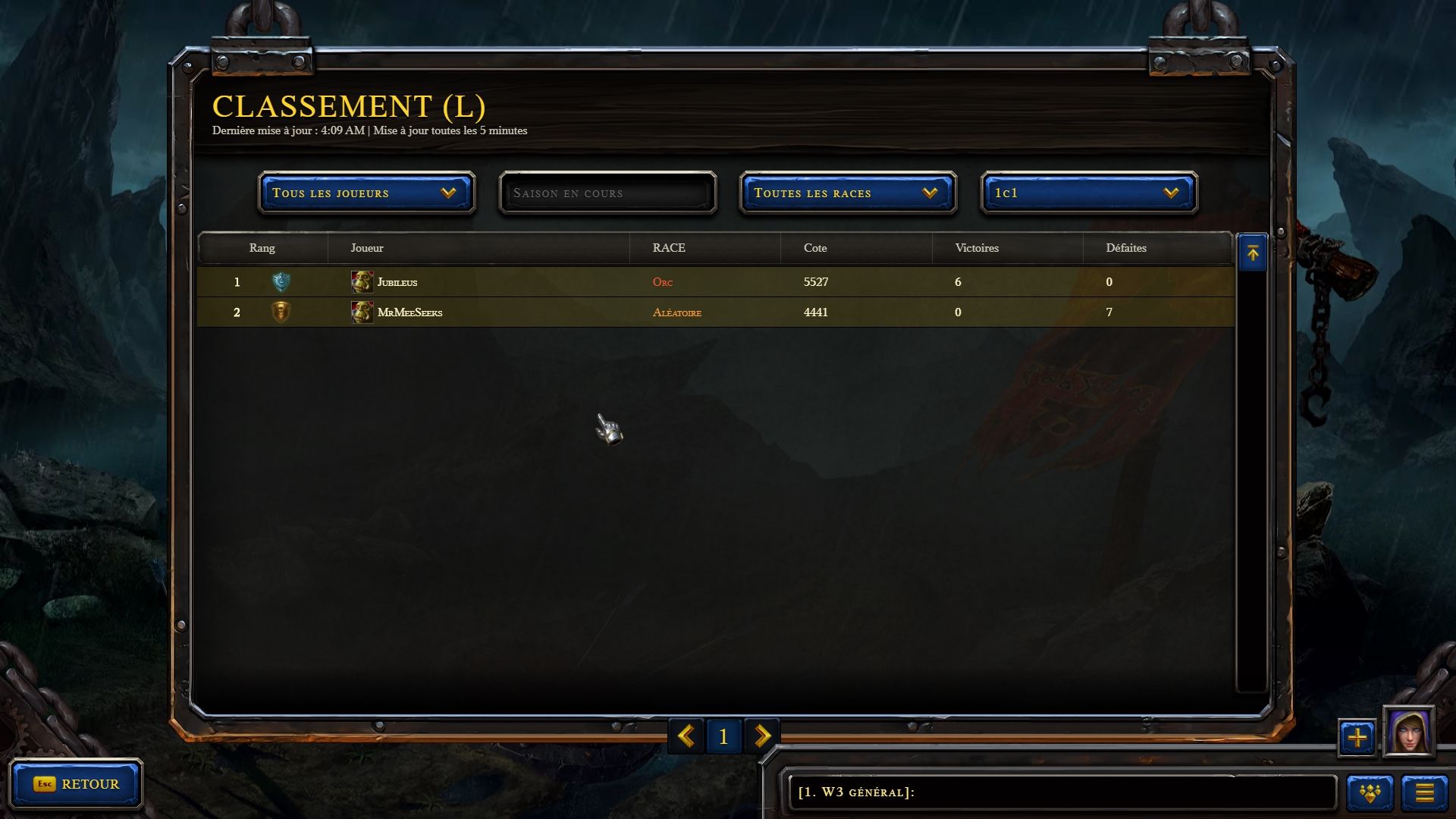Select the MrMeeSeeks leaderboard row
This screenshot has height=819, width=1456.
[x=715, y=312]
